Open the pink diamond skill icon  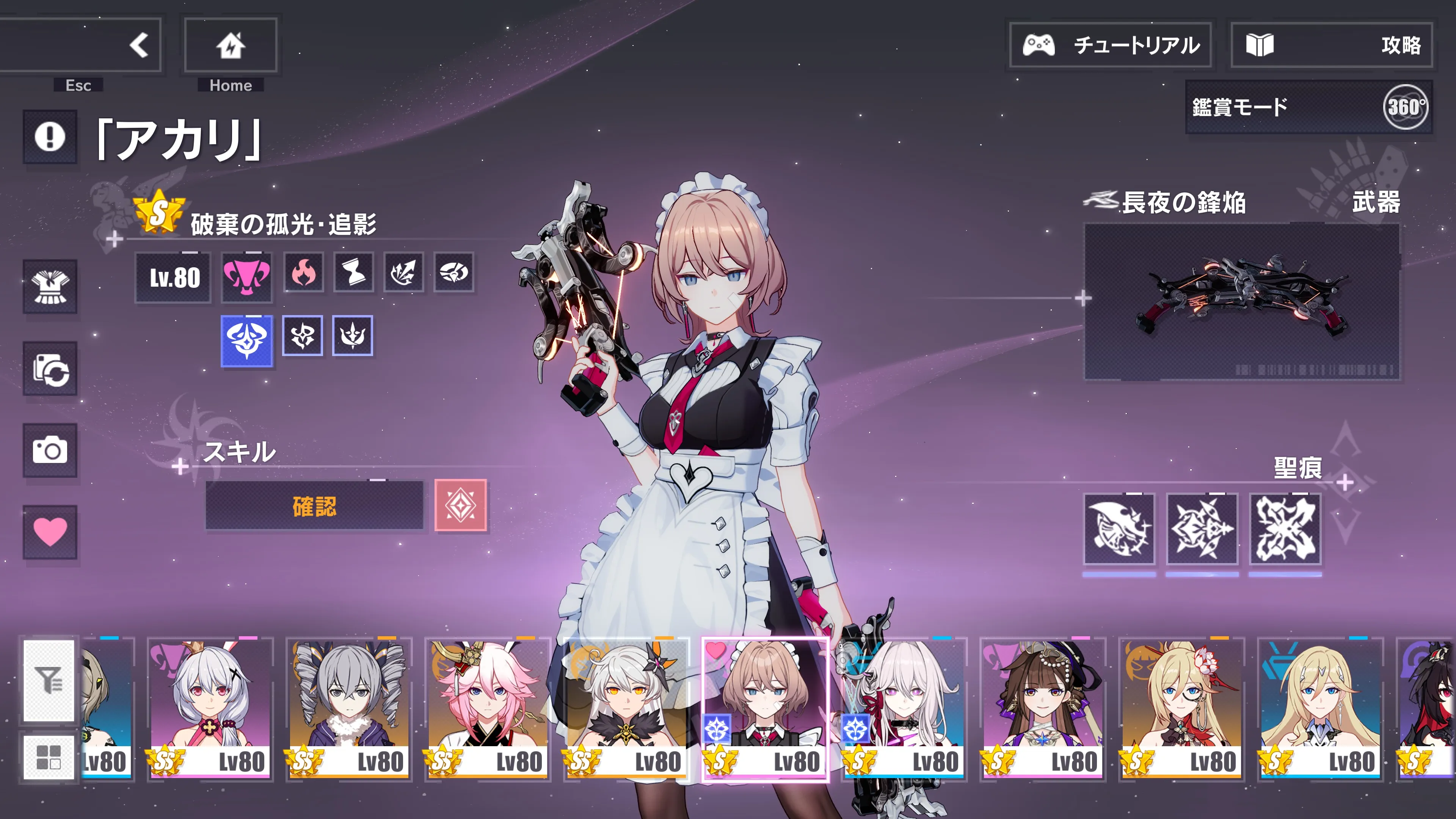460,505
